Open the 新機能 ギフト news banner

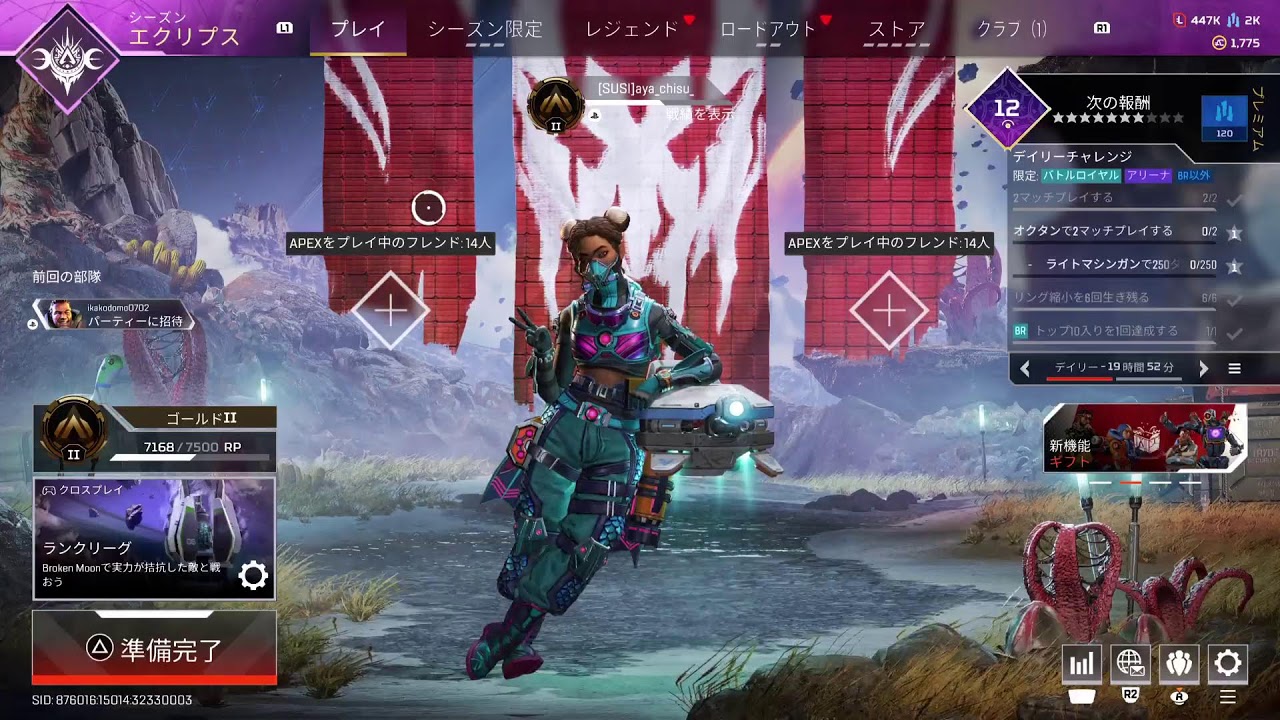pos(1144,439)
